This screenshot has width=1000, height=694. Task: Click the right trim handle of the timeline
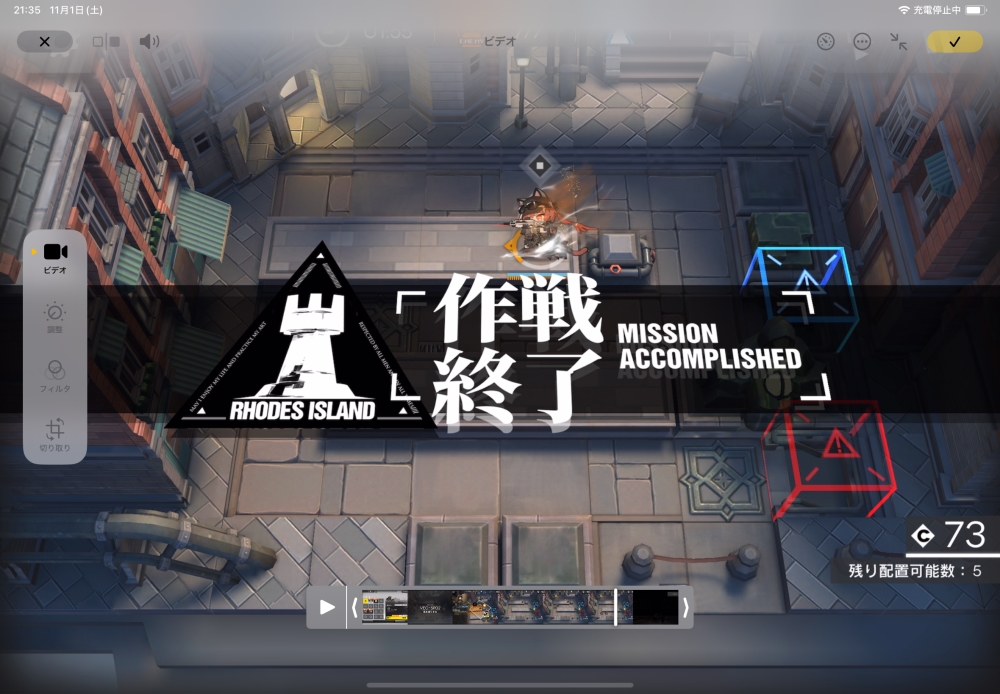tap(685, 607)
